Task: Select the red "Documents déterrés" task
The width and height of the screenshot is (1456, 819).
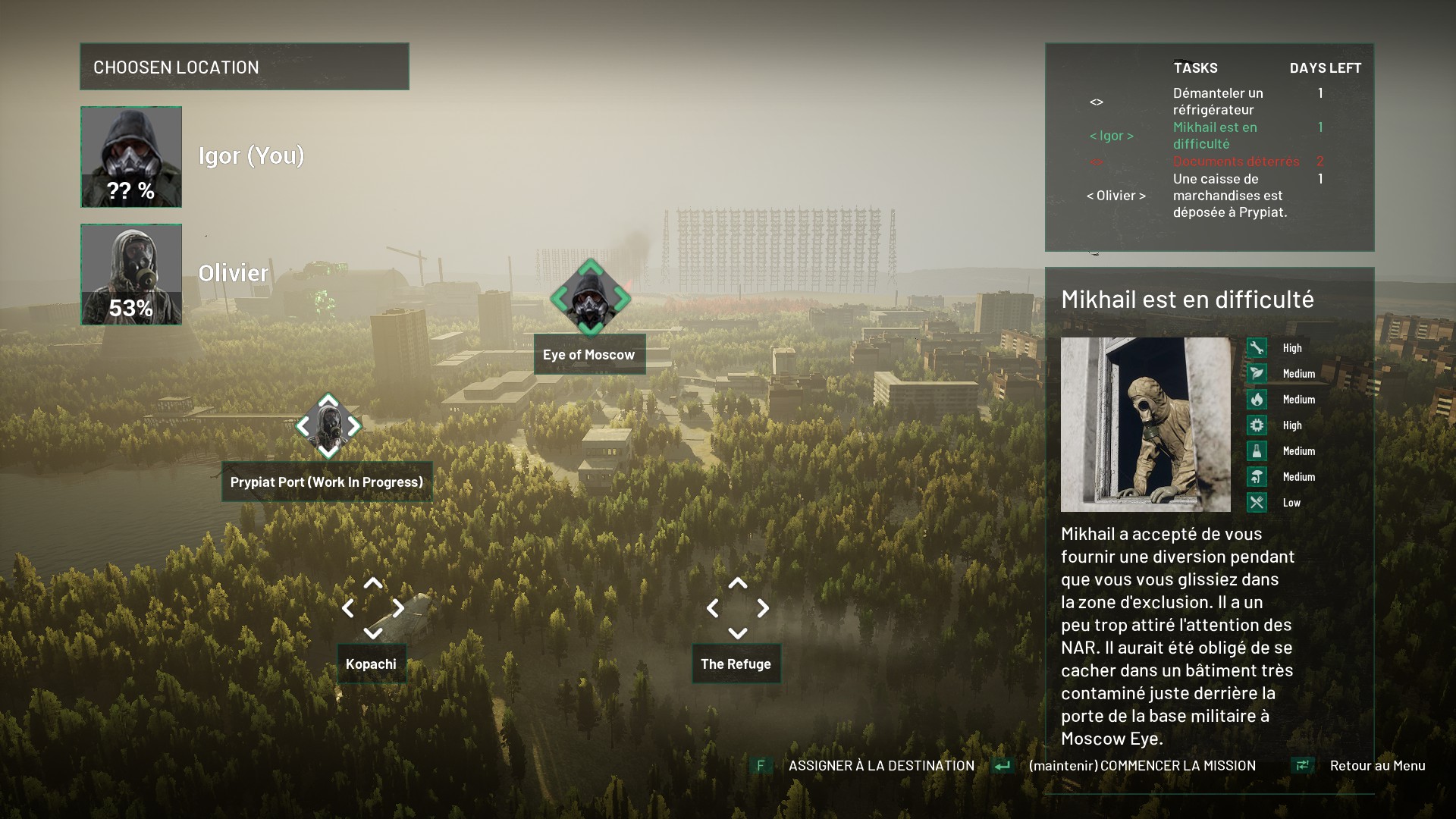Action: [x=1236, y=162]
